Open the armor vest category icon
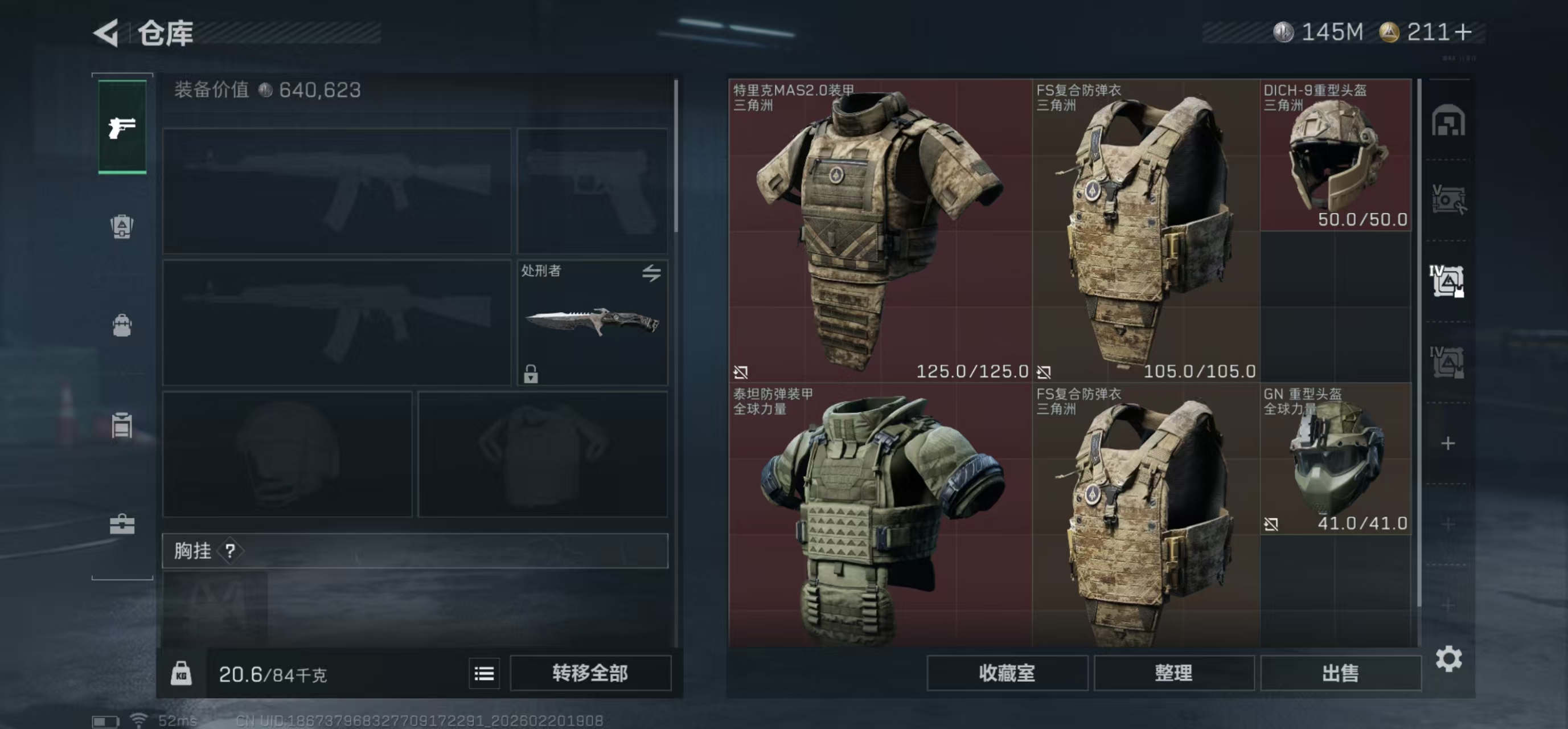 [x=122, y=227]
